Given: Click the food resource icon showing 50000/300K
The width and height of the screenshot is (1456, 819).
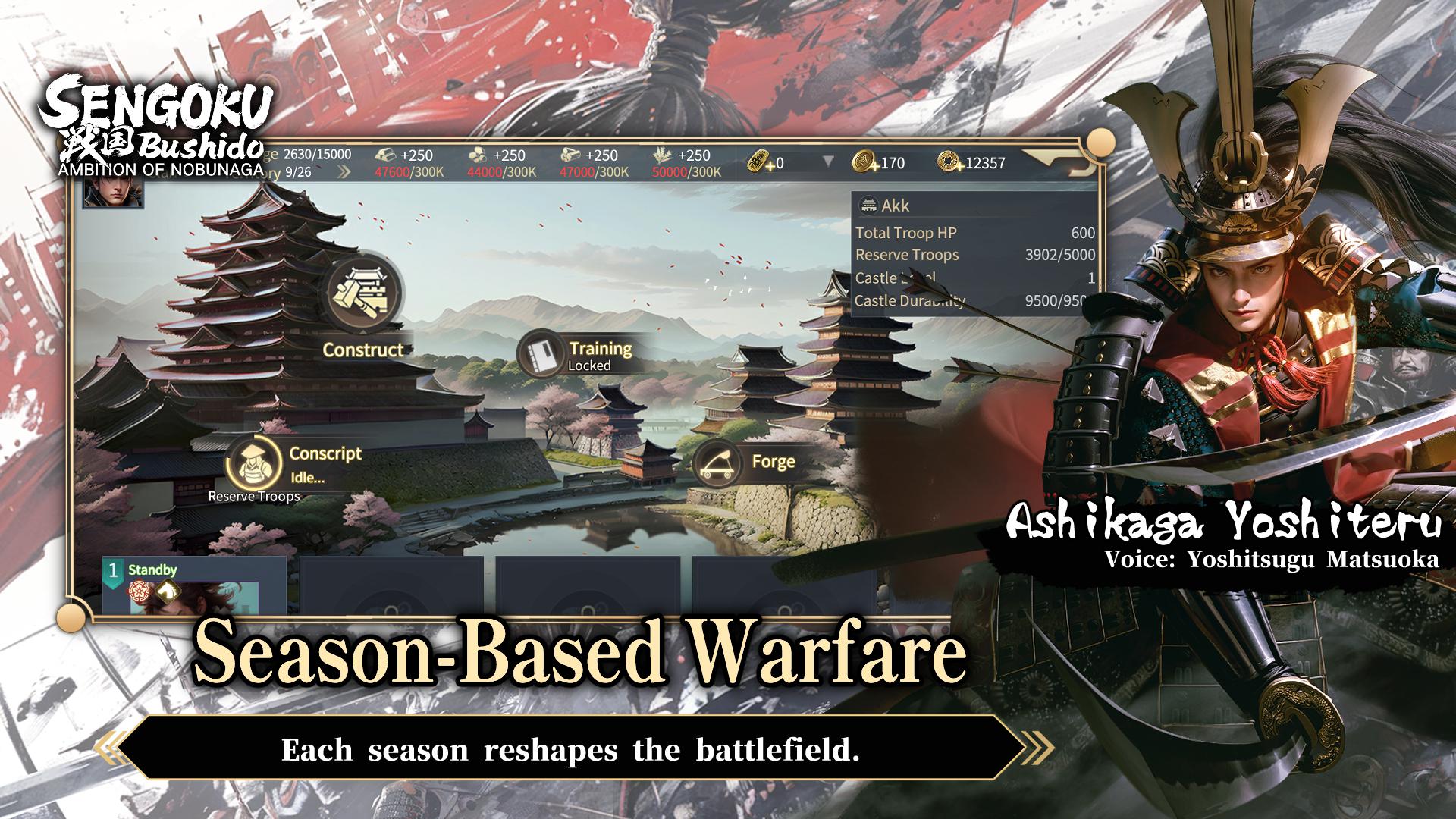Looking at the screenshot, I should pyautogui.click(x=662, y=154).
